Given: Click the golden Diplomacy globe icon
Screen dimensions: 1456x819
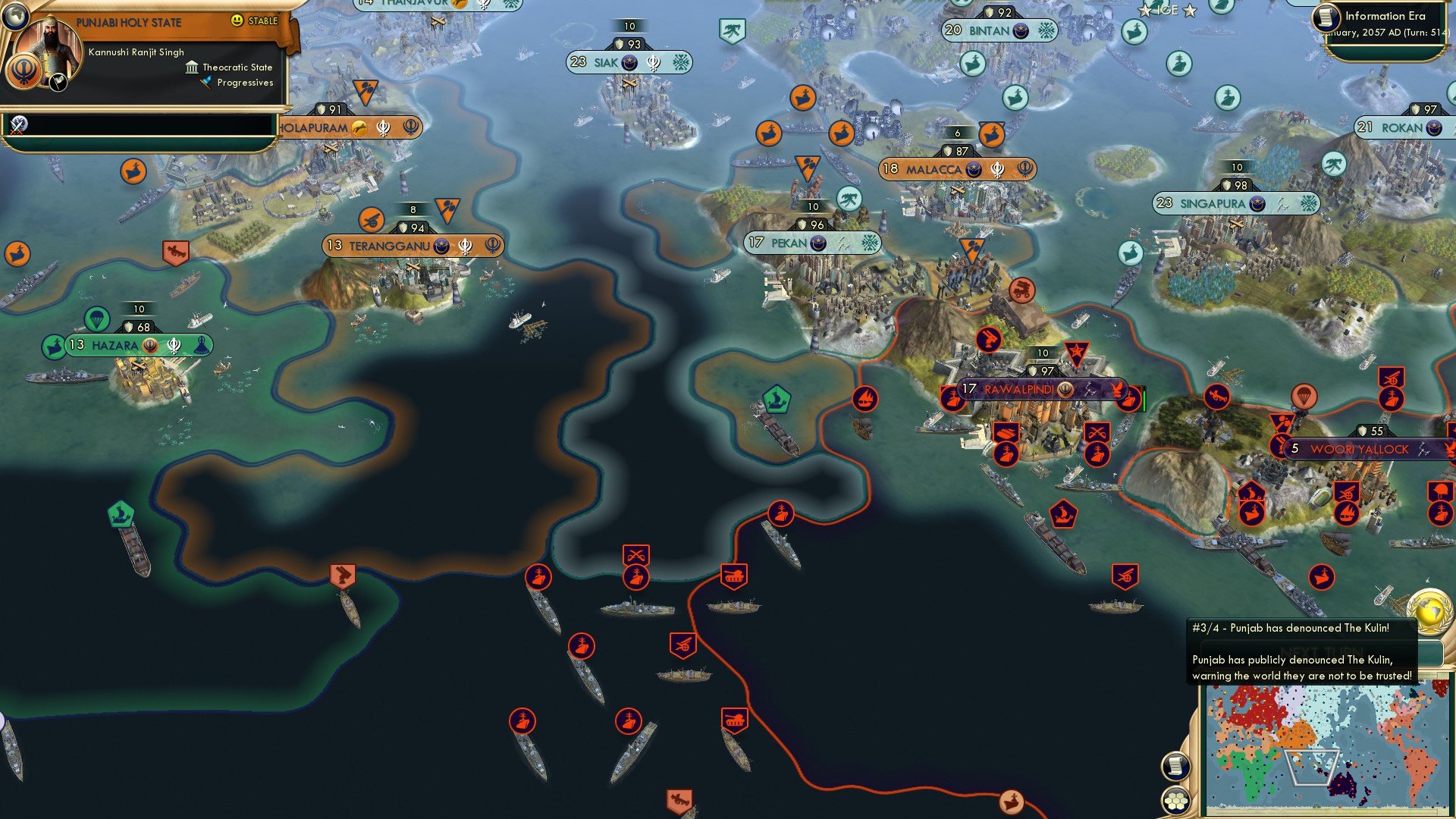Looking at the screenshot, I should [1429, 611].
